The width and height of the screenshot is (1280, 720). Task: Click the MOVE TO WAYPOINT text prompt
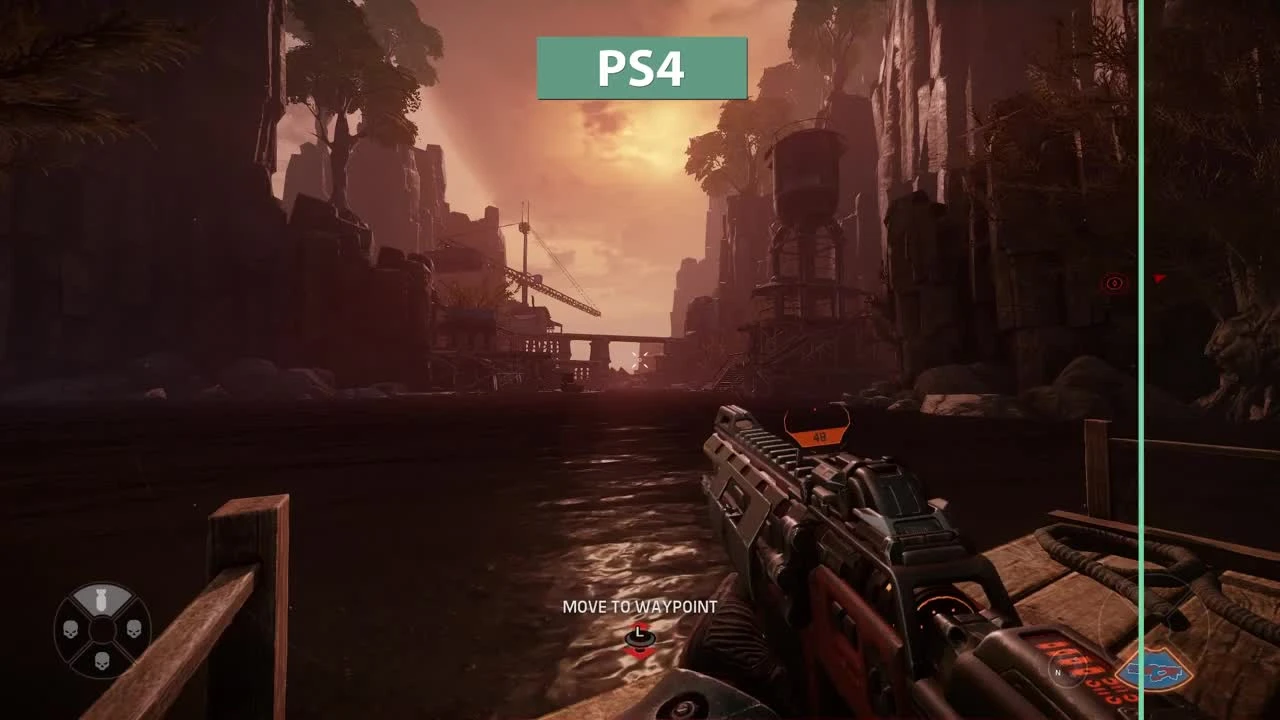coord(641,606)
